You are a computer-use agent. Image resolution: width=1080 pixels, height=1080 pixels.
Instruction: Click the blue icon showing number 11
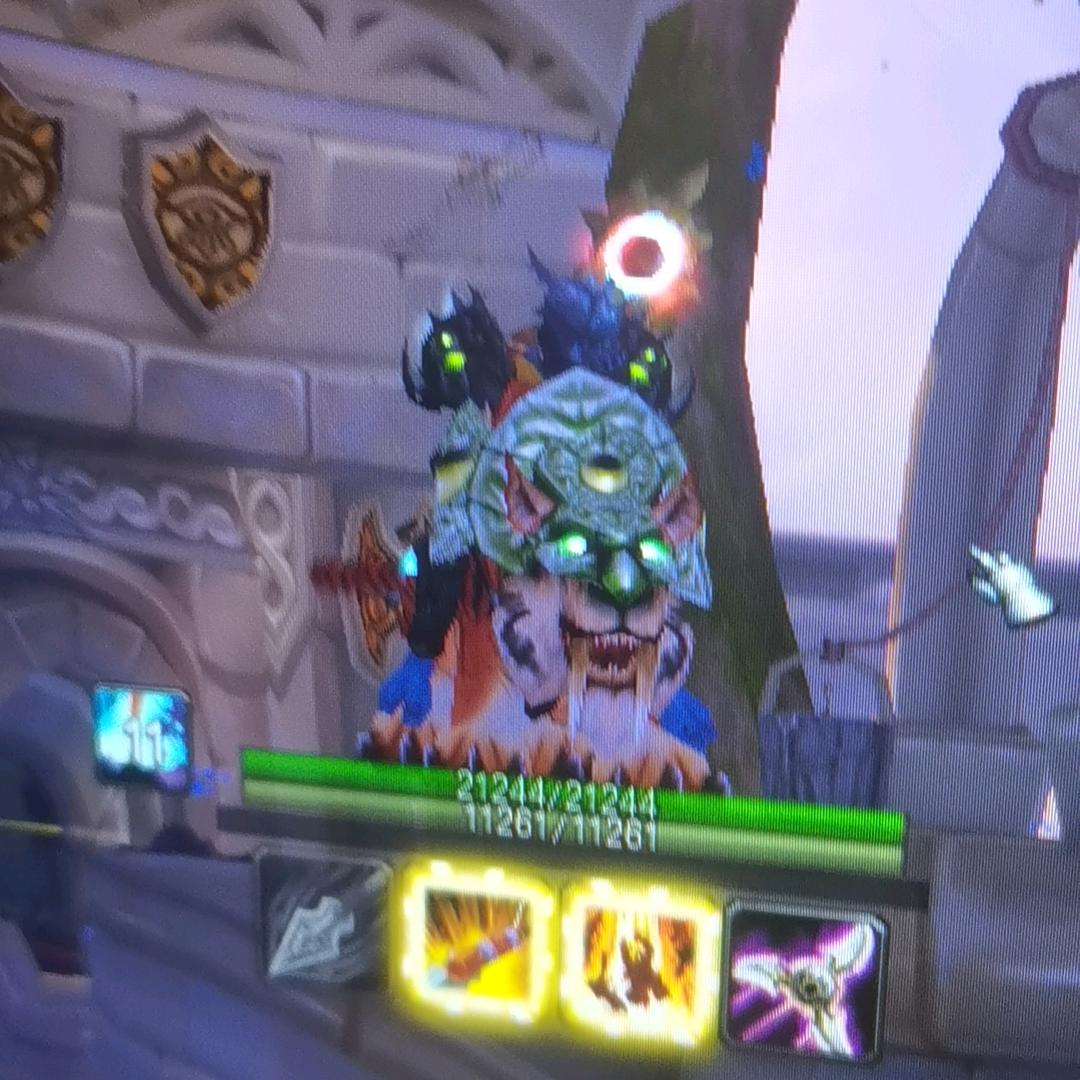142,734
